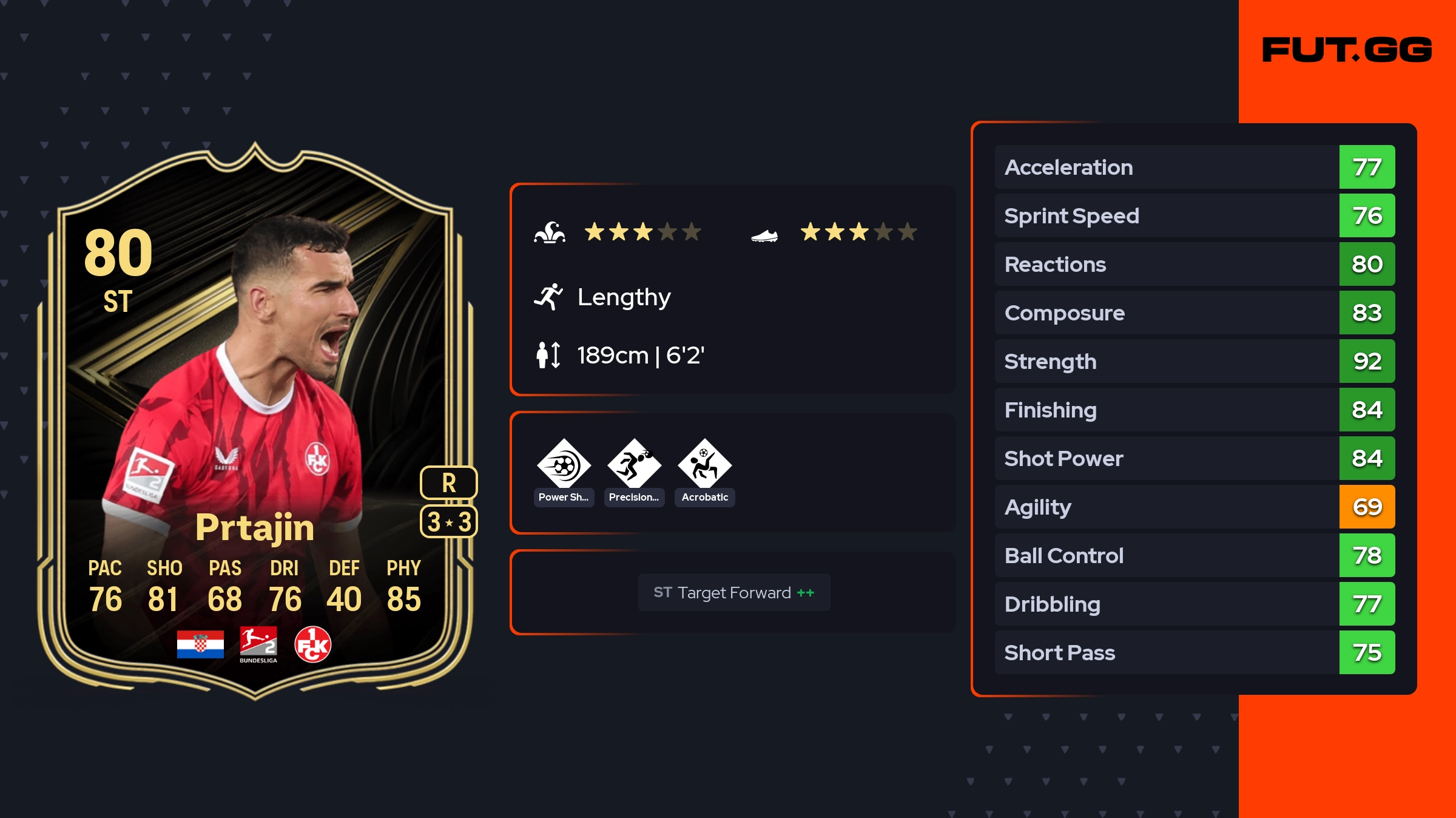Select the Acceleration stat row
This screenshot has height=818, width=1456.
pos(1195,167)
